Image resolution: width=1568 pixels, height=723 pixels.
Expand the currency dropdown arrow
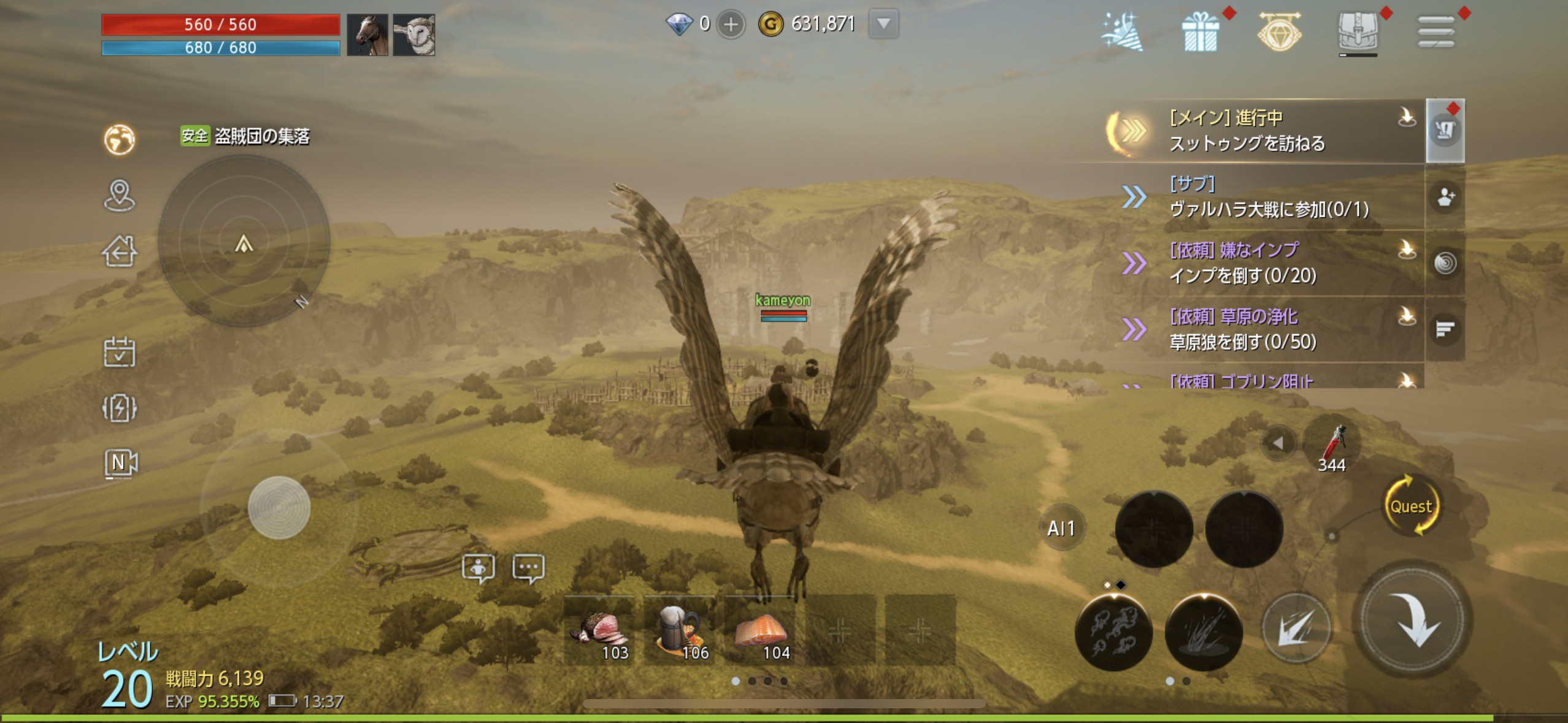point(883,25)
